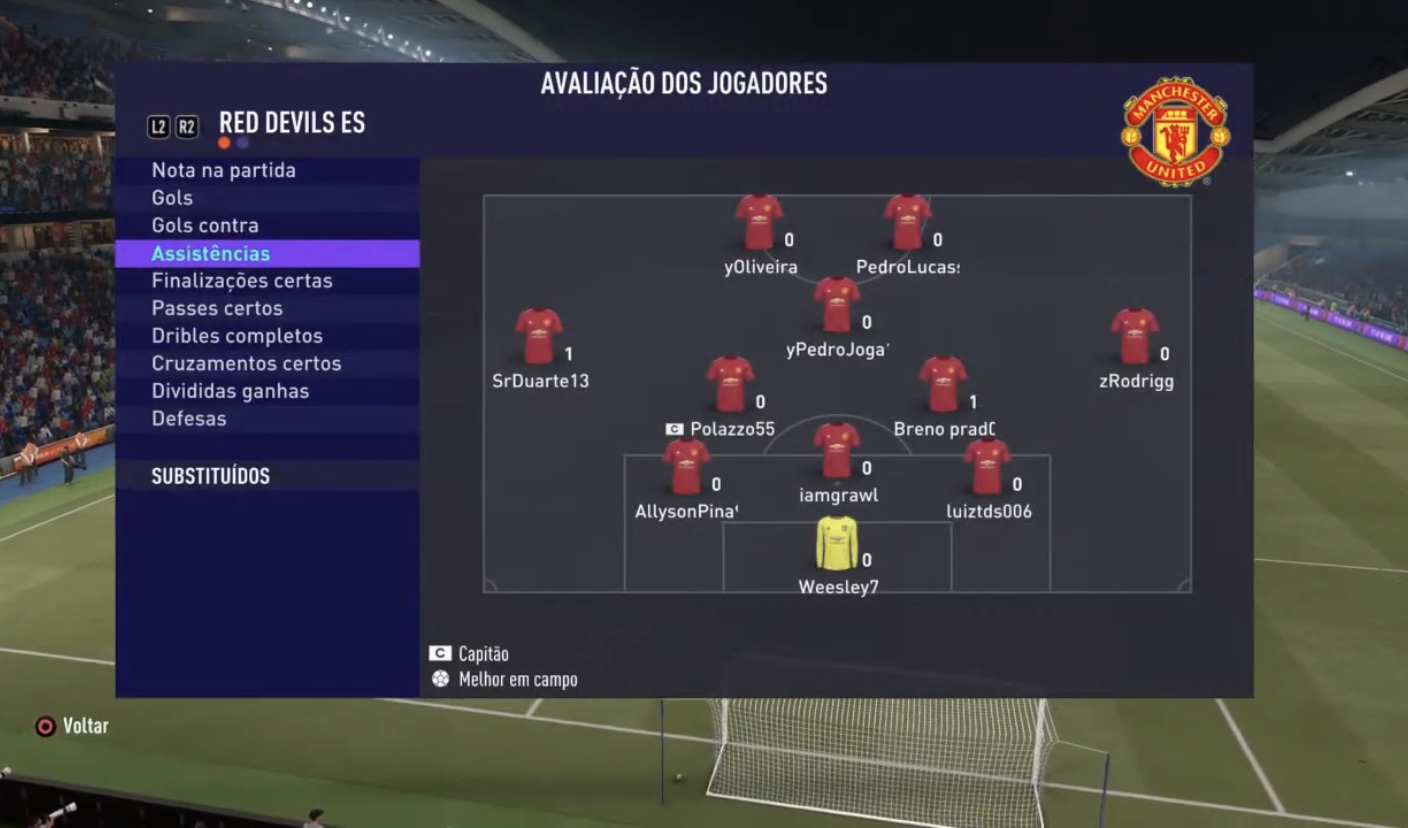The height and width of the screenshot is (828, 1408).
Task: Pick zRodrigg's shirt on the formation
Action: pyautogui.click(x=1135, y=336)
